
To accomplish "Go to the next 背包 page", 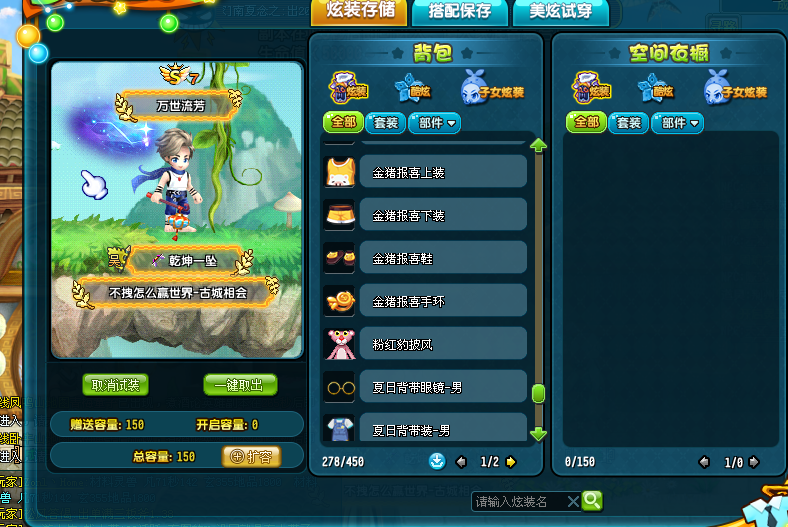I will pyautogui.click(x=511, y=462).
